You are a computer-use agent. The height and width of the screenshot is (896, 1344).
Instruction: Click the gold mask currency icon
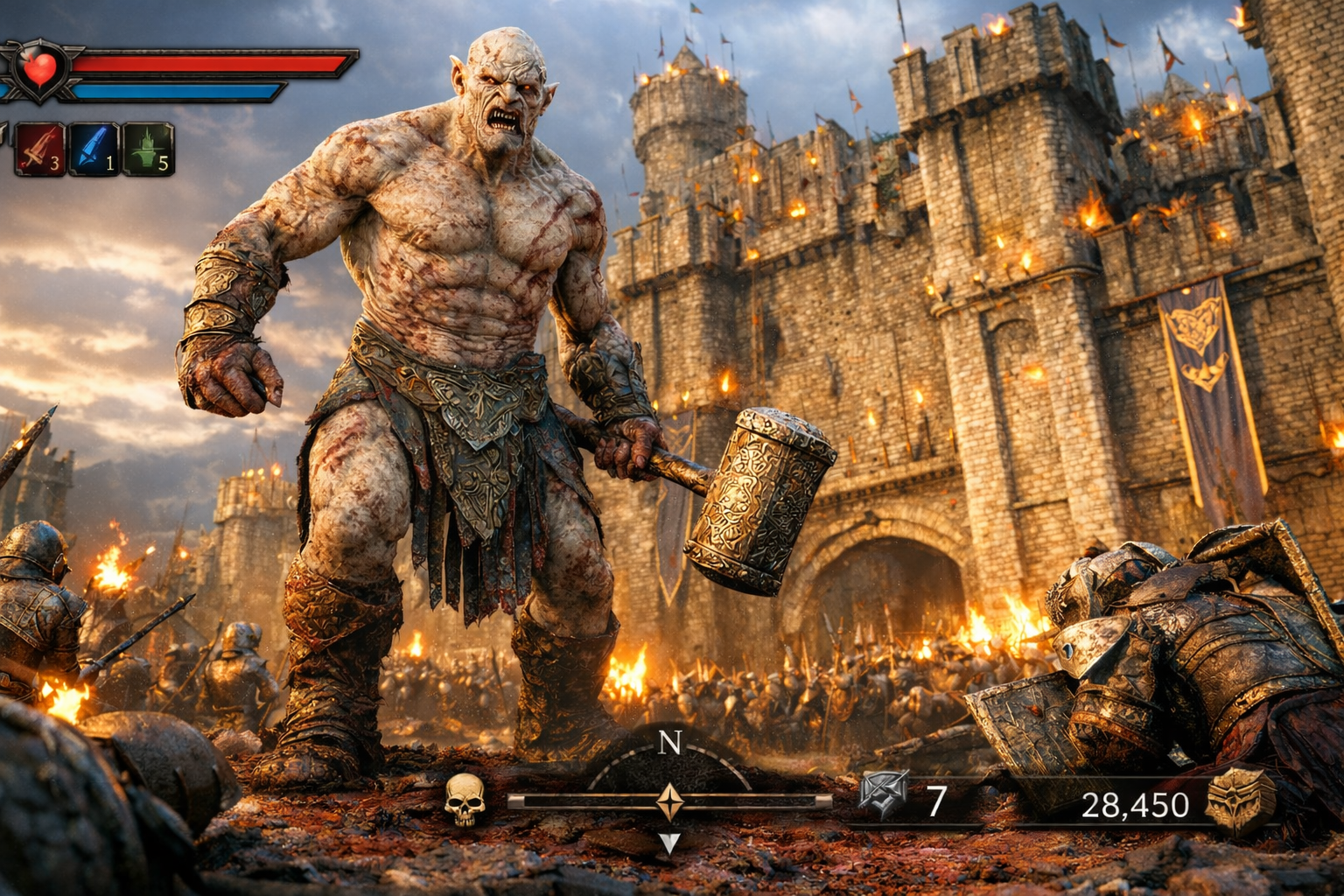click(1239, 800)
